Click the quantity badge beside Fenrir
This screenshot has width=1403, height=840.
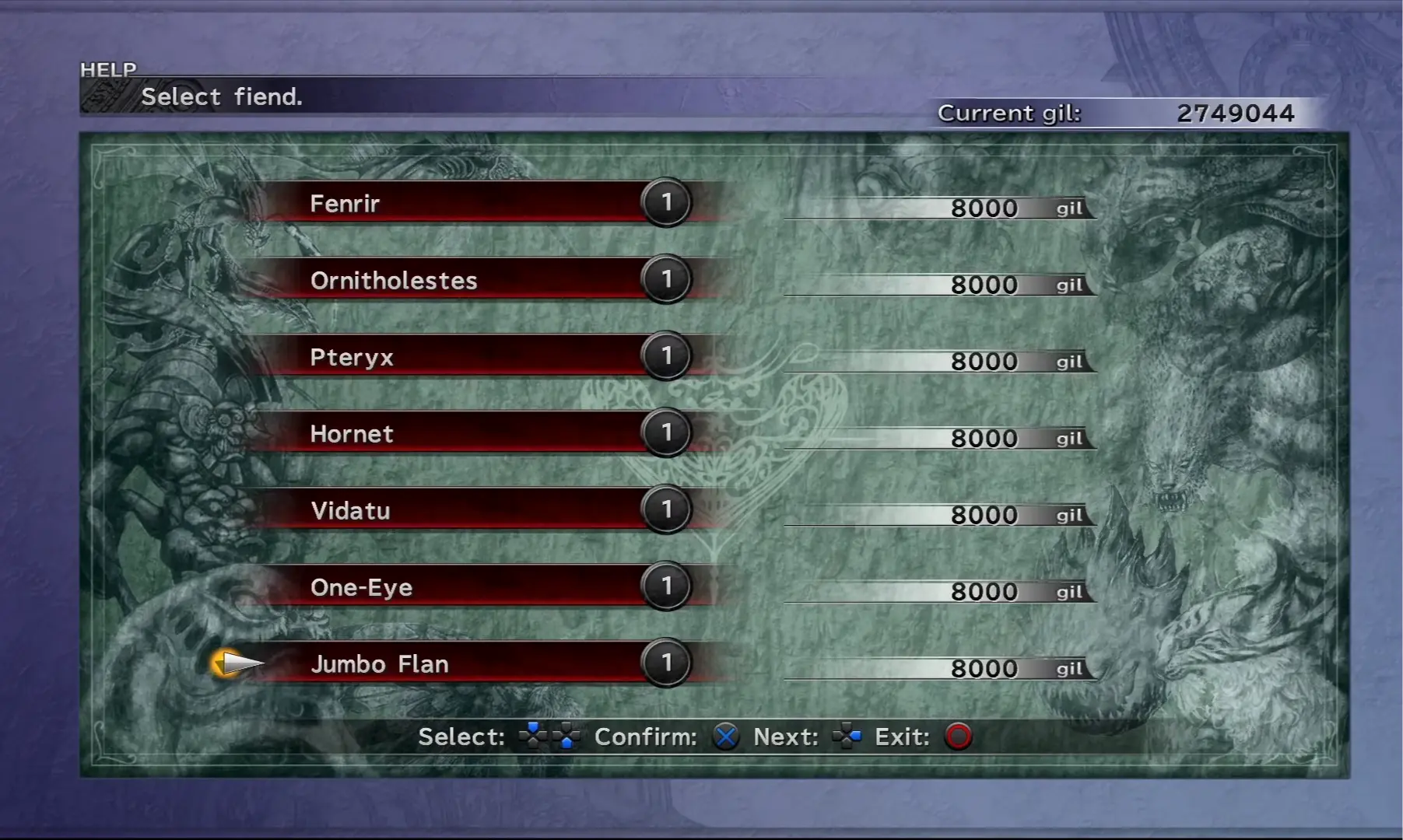click(665, 203)
